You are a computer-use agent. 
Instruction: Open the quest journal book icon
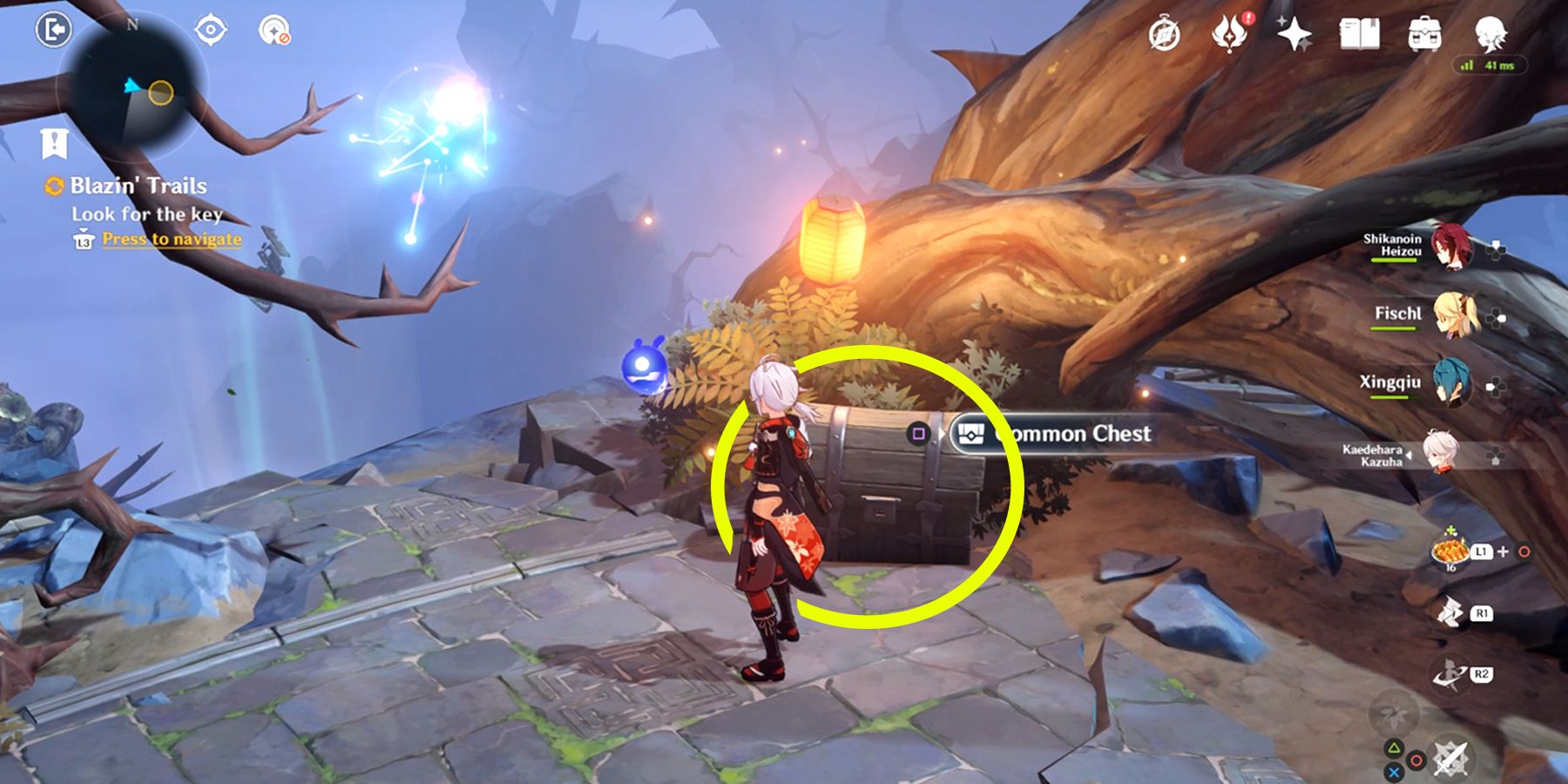click(1361, 35)
